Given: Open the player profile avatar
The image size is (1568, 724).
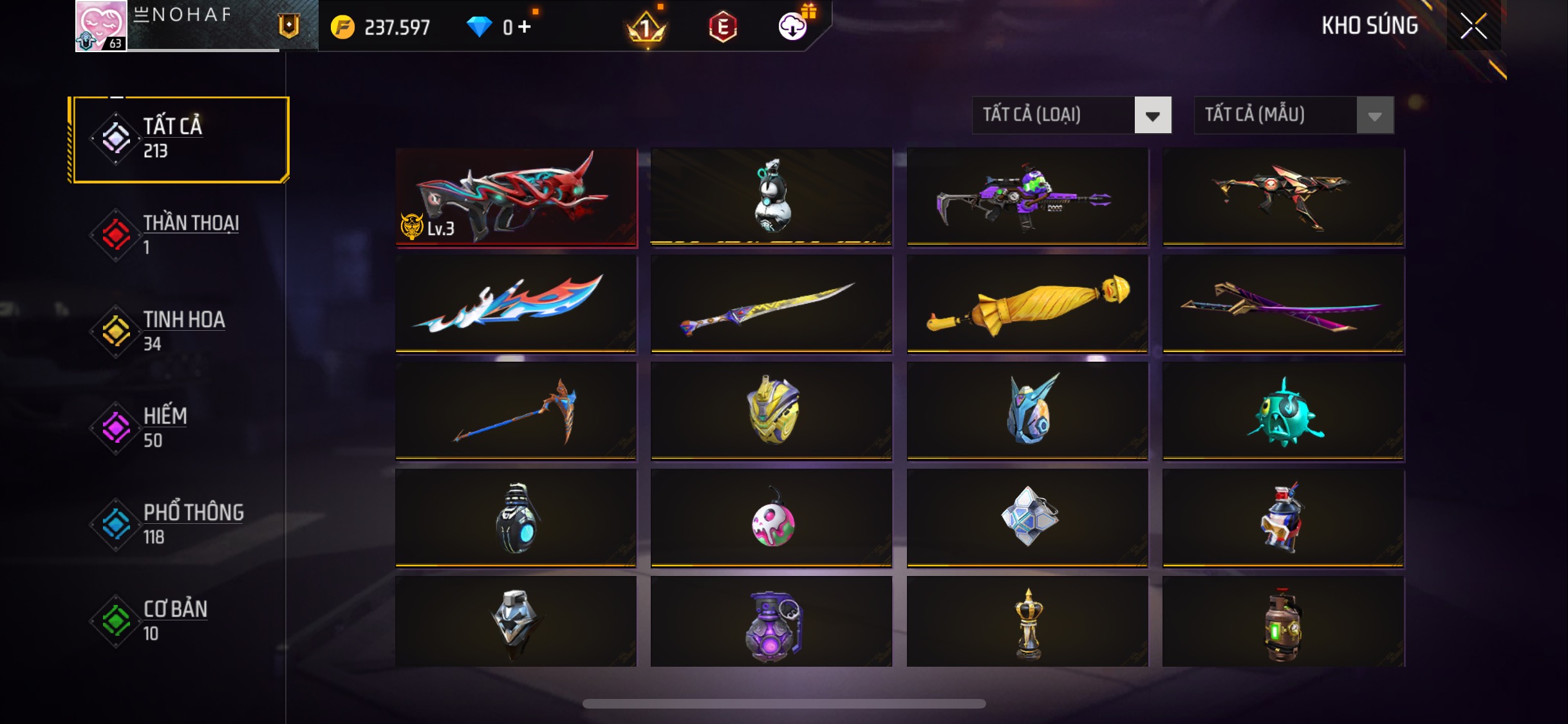Looking at the screenshot, I should (x=101, y=26).
